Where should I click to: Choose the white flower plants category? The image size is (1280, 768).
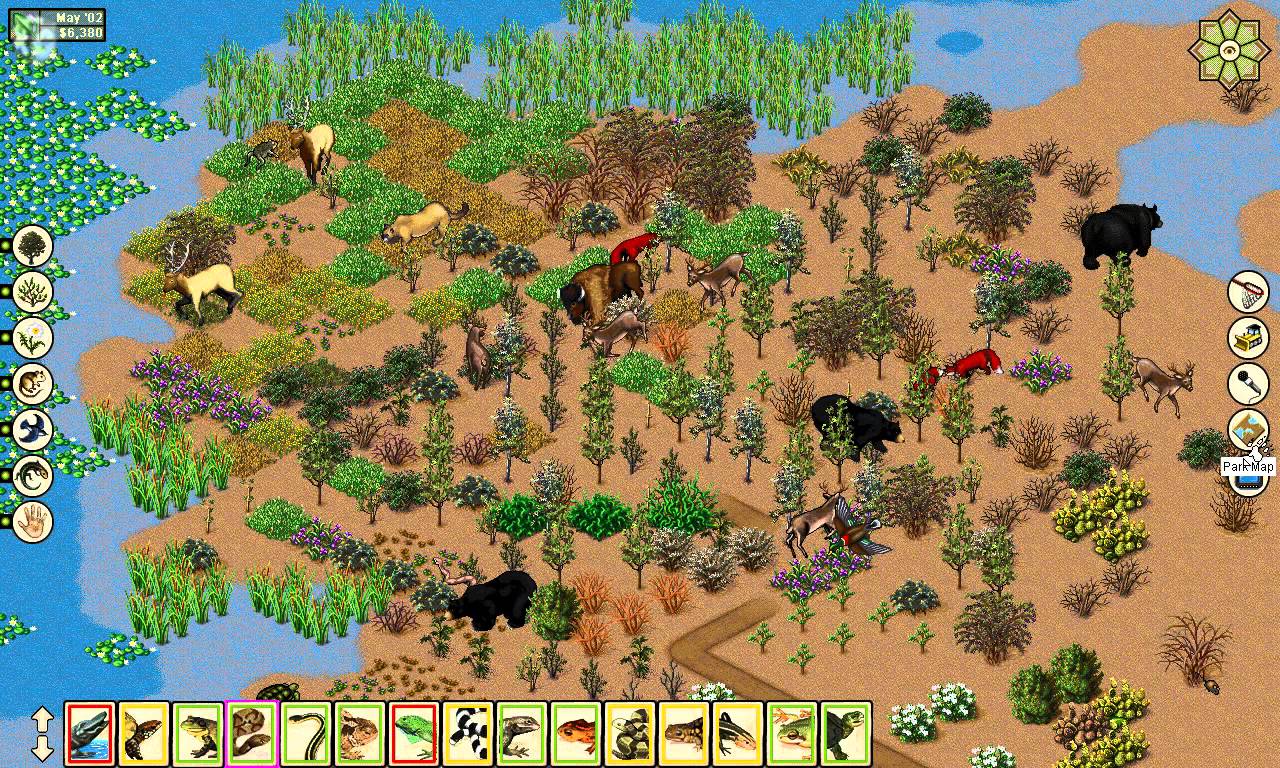click(x=33, y=338)
